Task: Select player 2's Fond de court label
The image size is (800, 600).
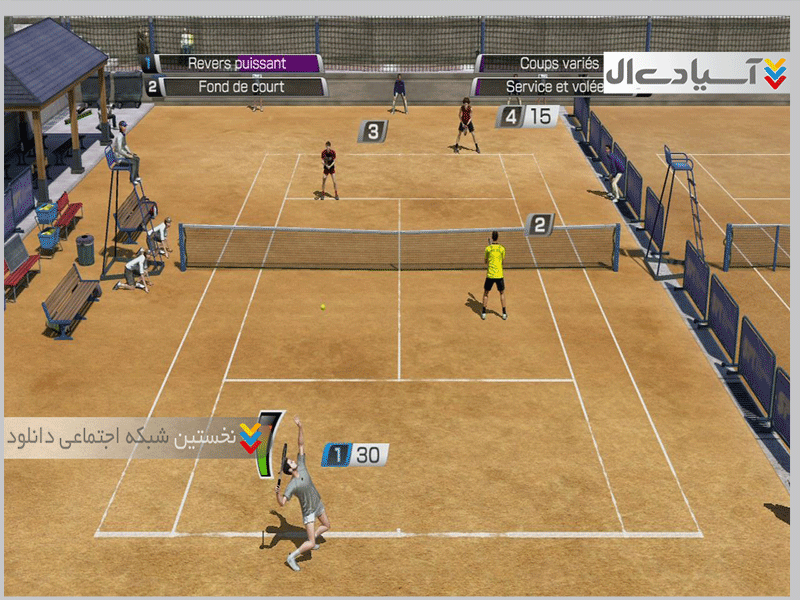Action: click(240, 87)
